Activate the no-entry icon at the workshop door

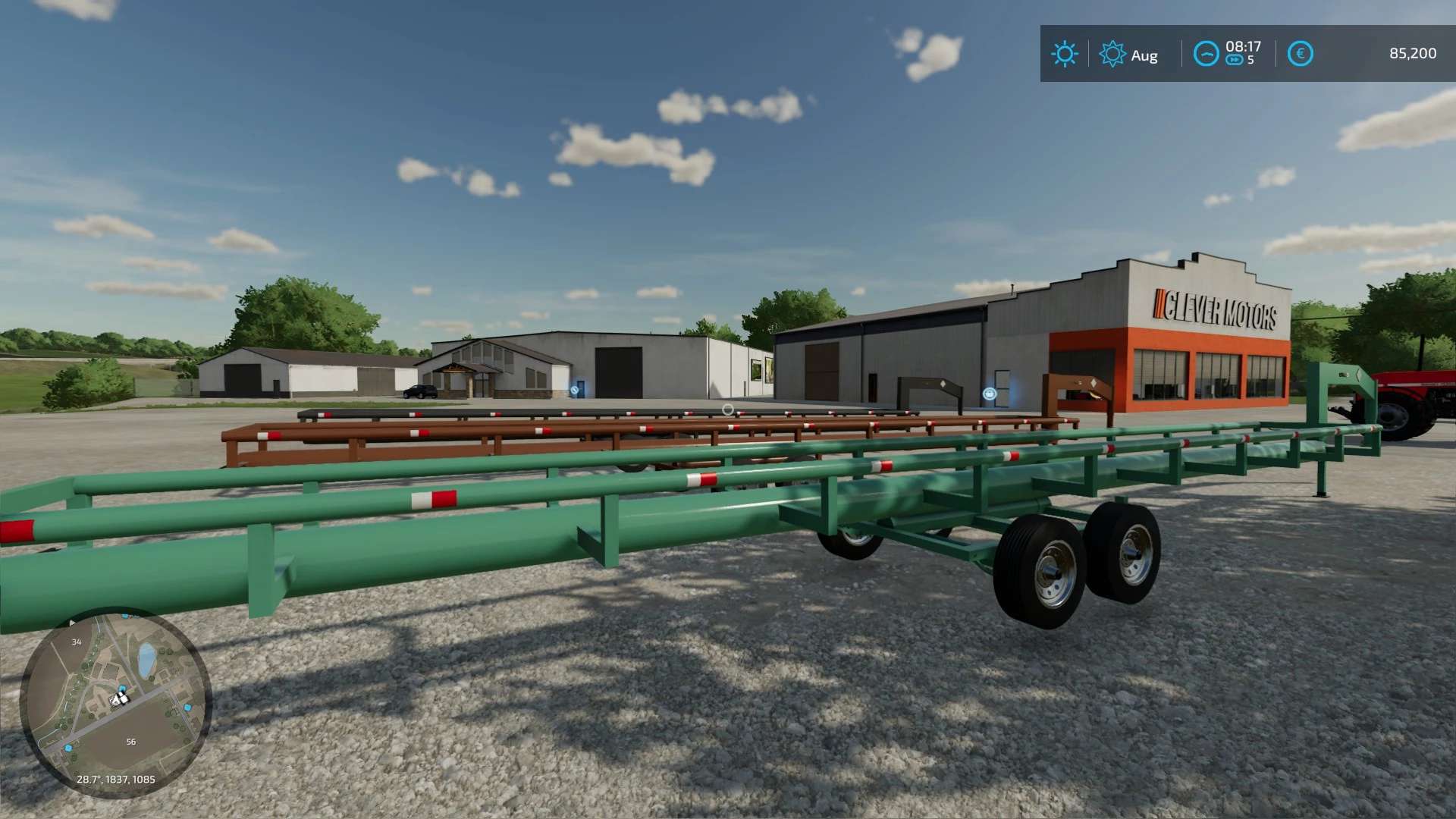point(574,389)
